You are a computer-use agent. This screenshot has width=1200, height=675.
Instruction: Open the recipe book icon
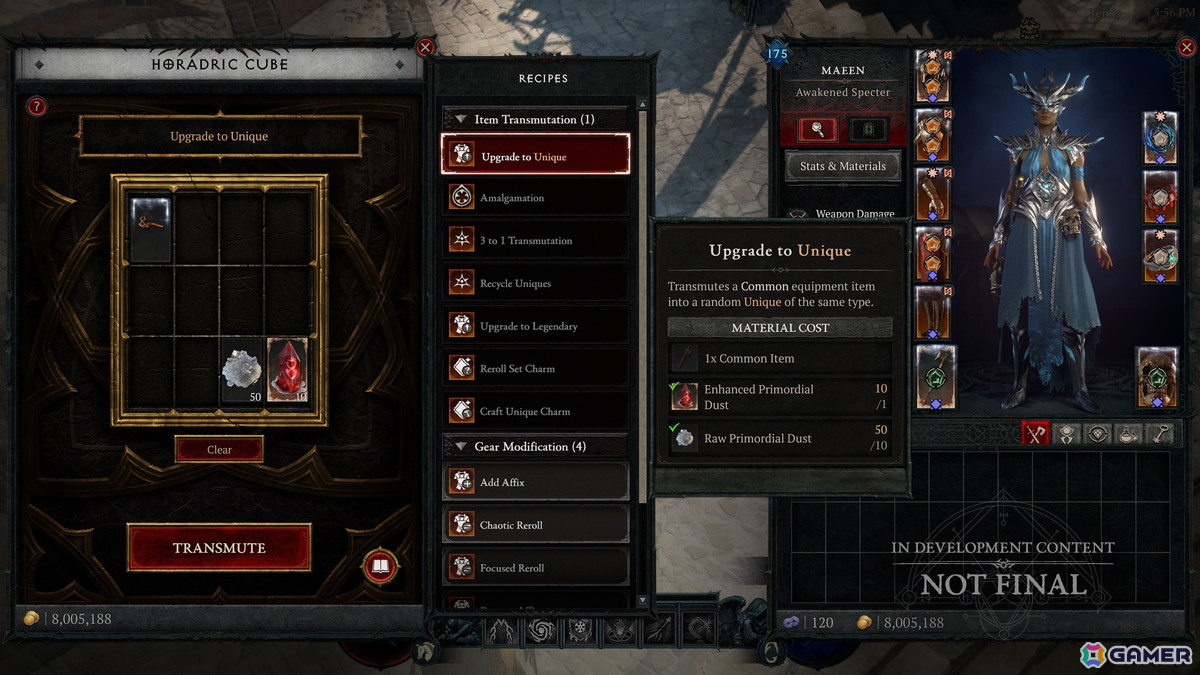pyautogui.click(x=380, y=567)
